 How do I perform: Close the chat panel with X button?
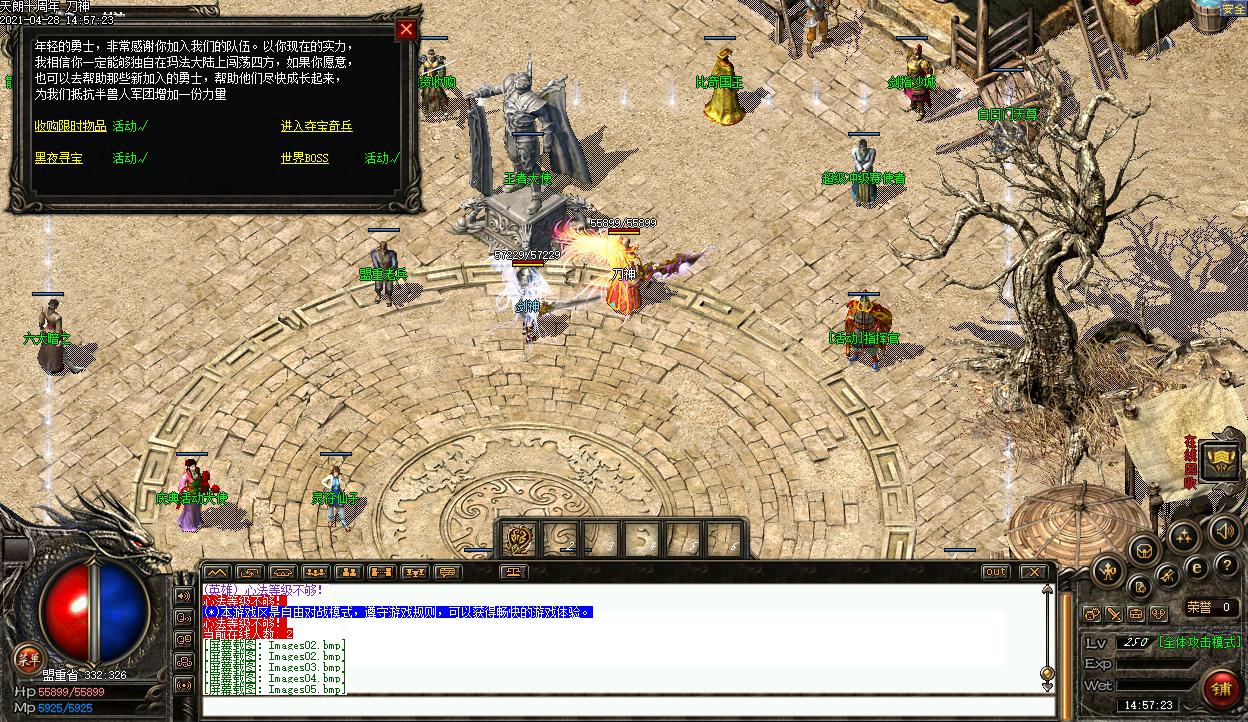(1033, 572)
